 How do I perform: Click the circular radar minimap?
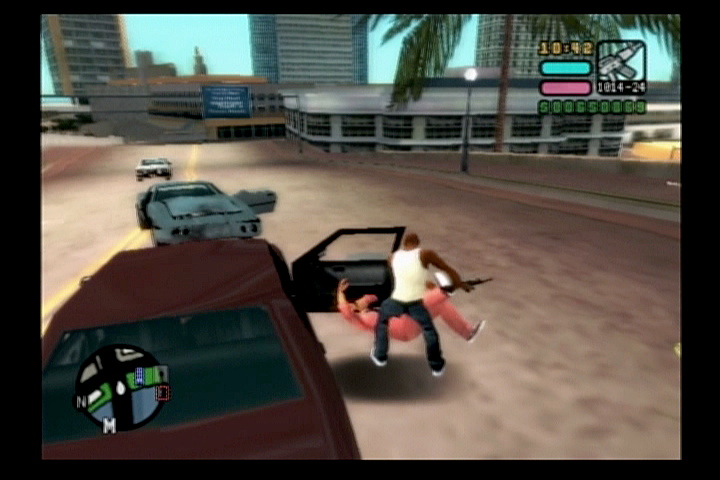121,387
